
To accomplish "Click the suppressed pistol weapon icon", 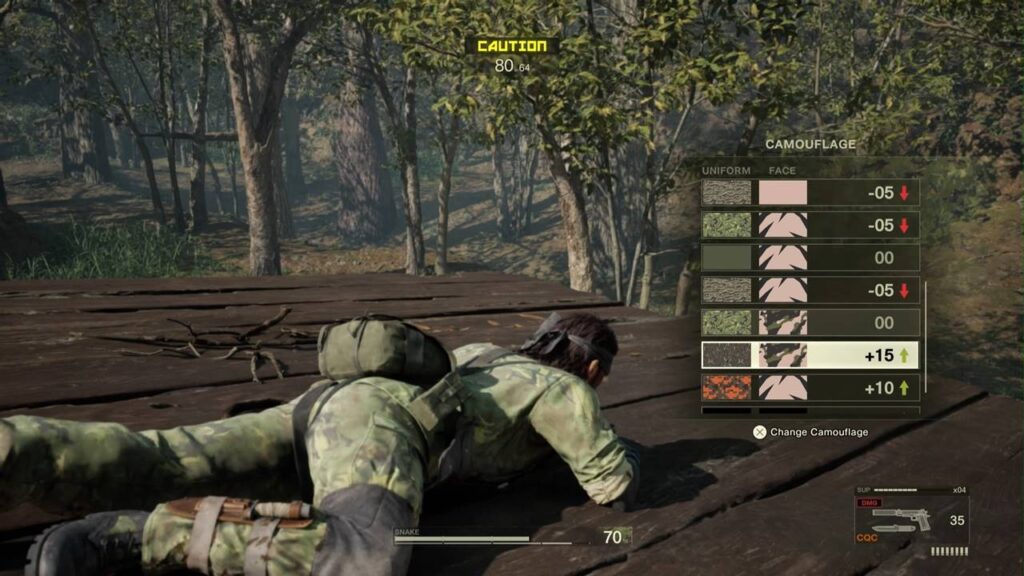I will 901,519.
